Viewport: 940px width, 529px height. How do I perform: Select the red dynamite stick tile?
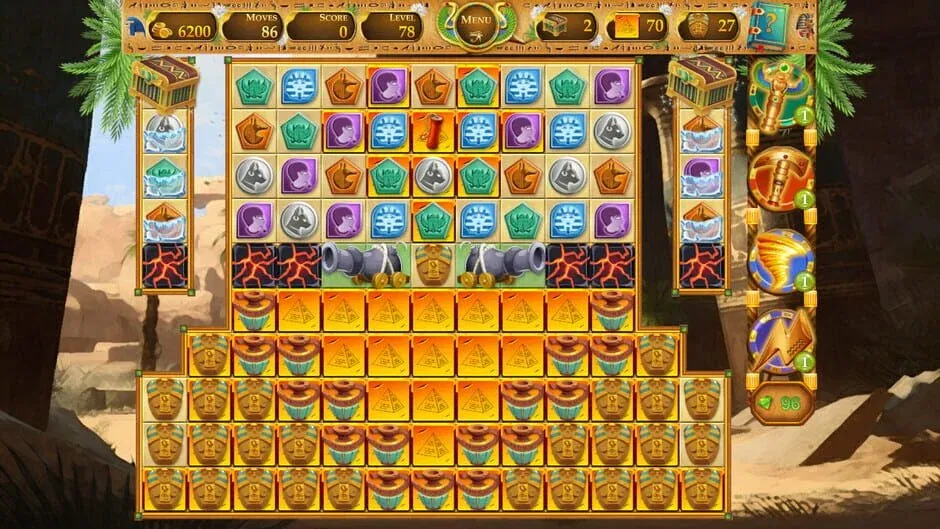point(432,131)
